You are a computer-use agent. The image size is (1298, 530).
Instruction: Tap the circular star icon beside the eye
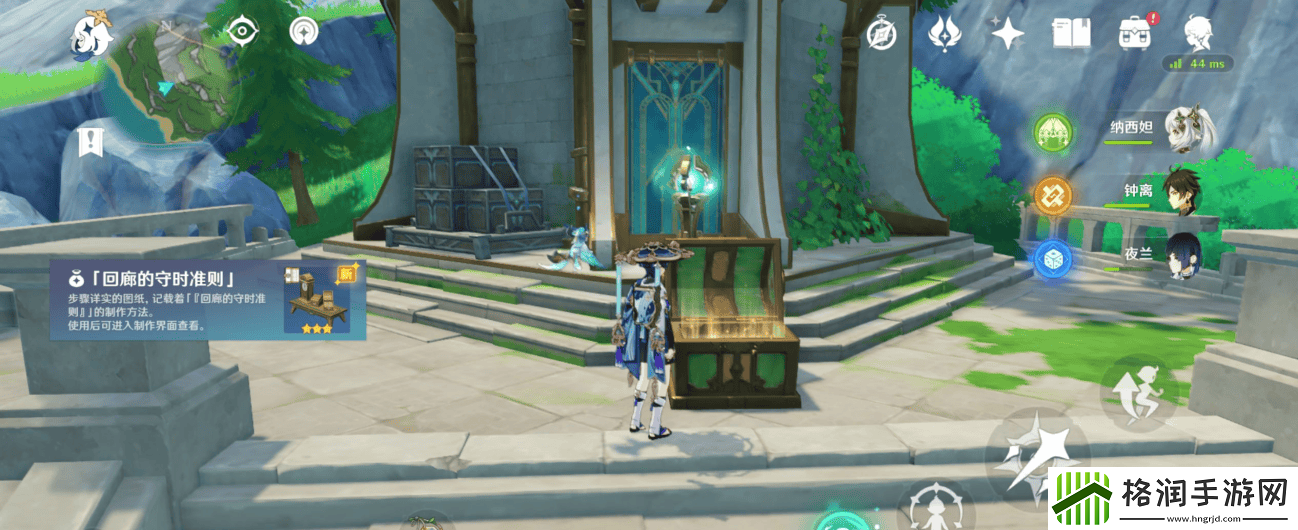click(303, 32)
